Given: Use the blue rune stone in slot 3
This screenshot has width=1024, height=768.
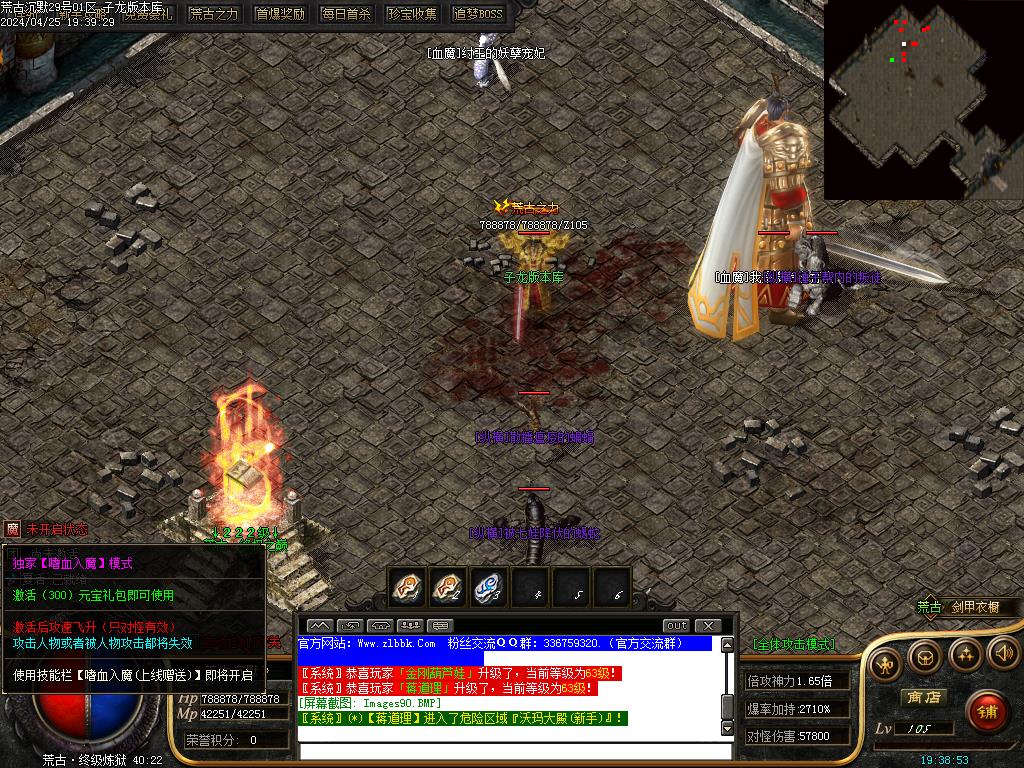Looking at the screenshot, I should pos(489,587).
